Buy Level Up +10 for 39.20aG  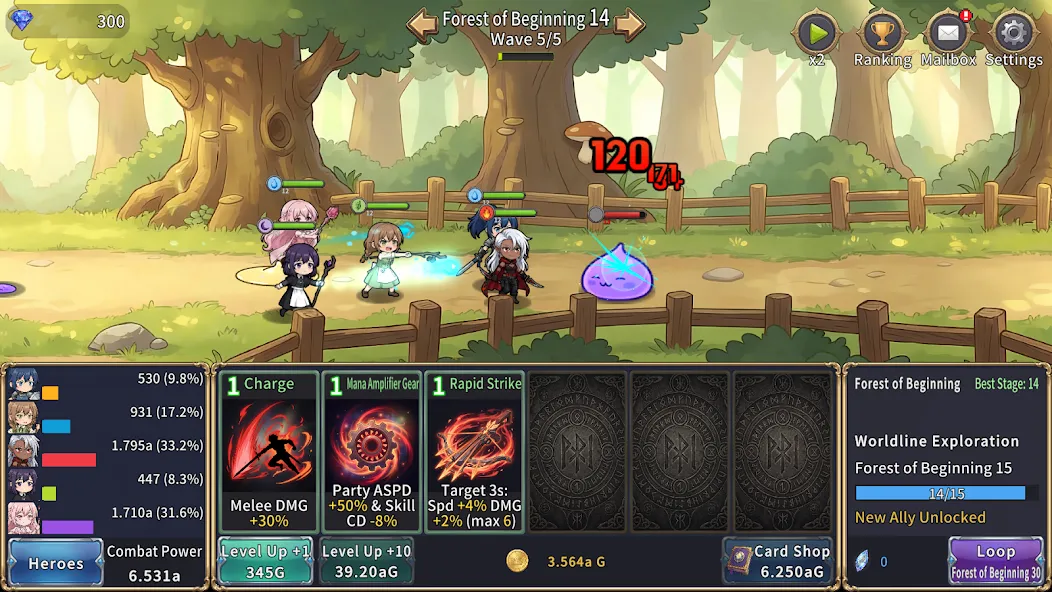[x=366, y=561]
